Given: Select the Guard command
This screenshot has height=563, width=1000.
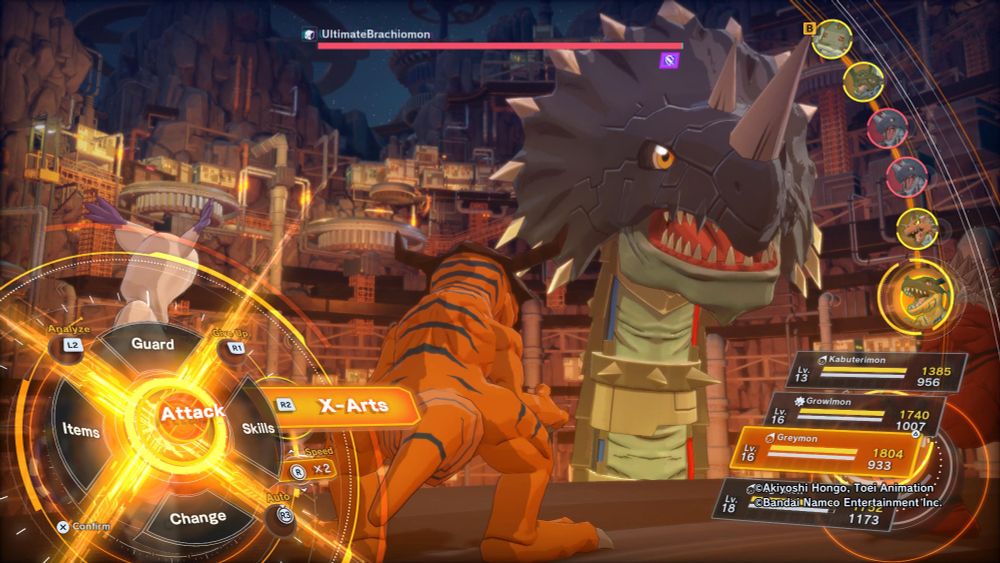Looking at the screenshot, I should click(x=153, y=345).
